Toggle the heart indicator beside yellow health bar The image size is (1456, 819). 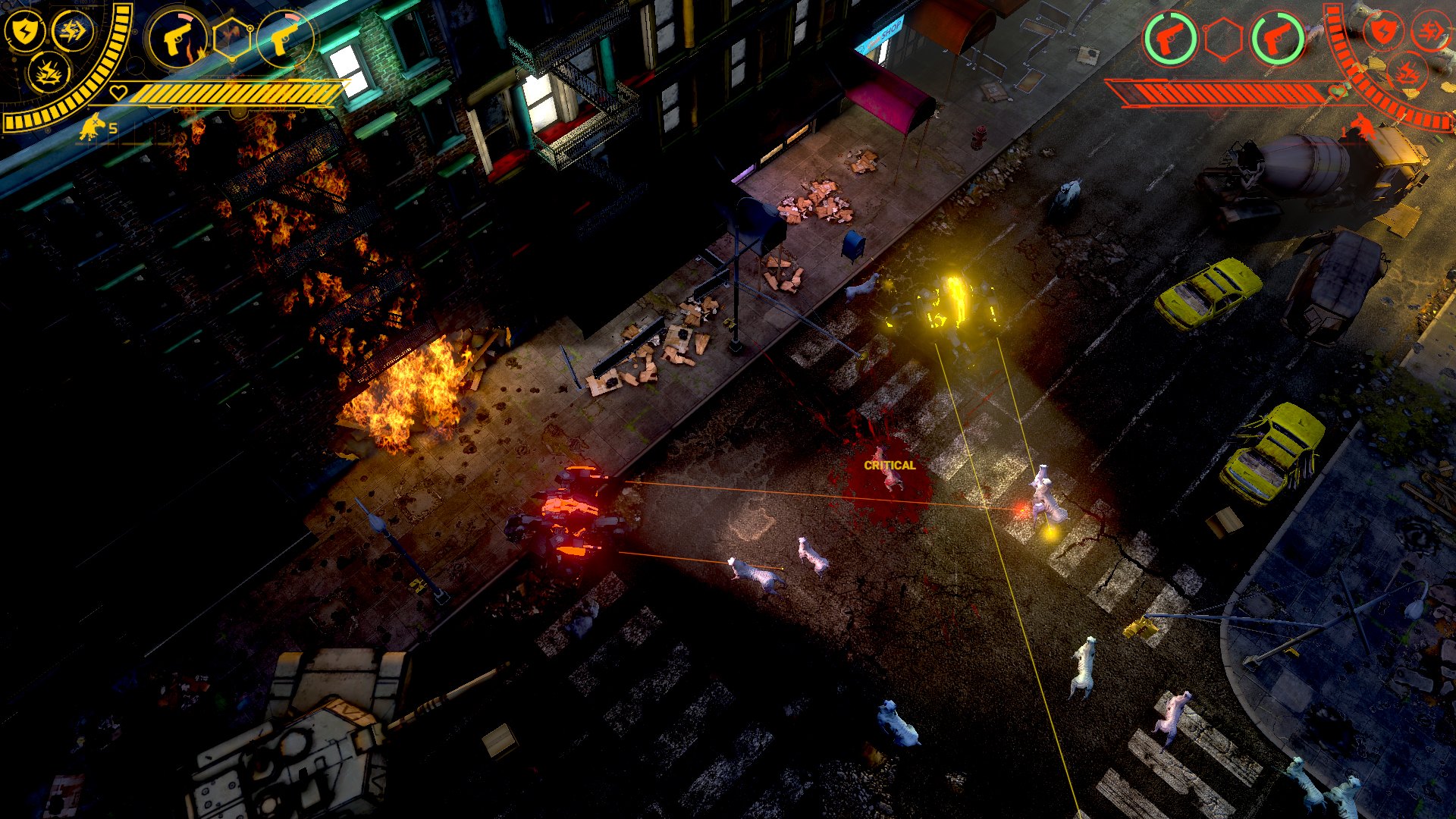point(119,92)
